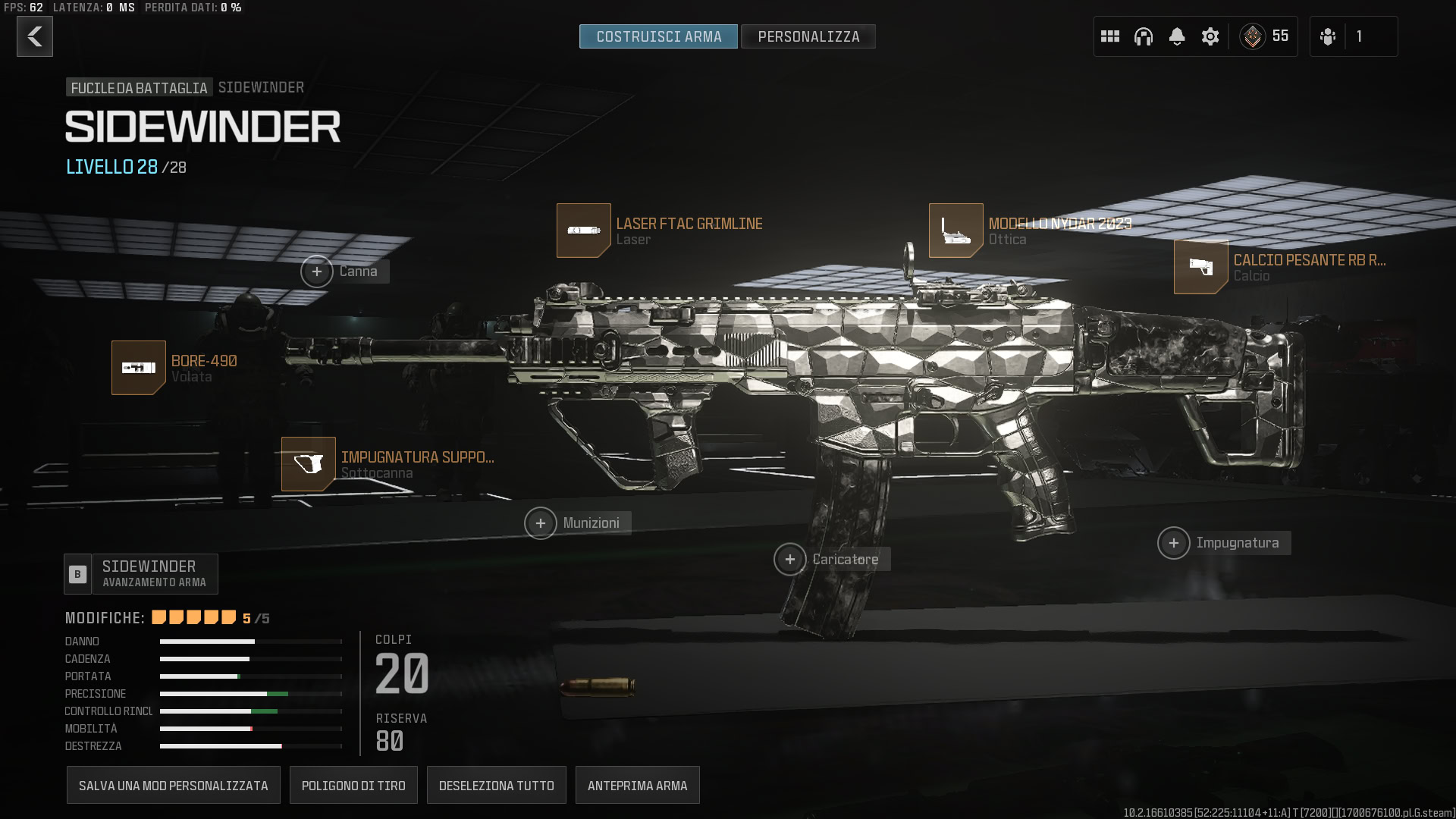1456x819 pixels.
Task: Select the Costruisci Arma tab
Action: (658, 36)
